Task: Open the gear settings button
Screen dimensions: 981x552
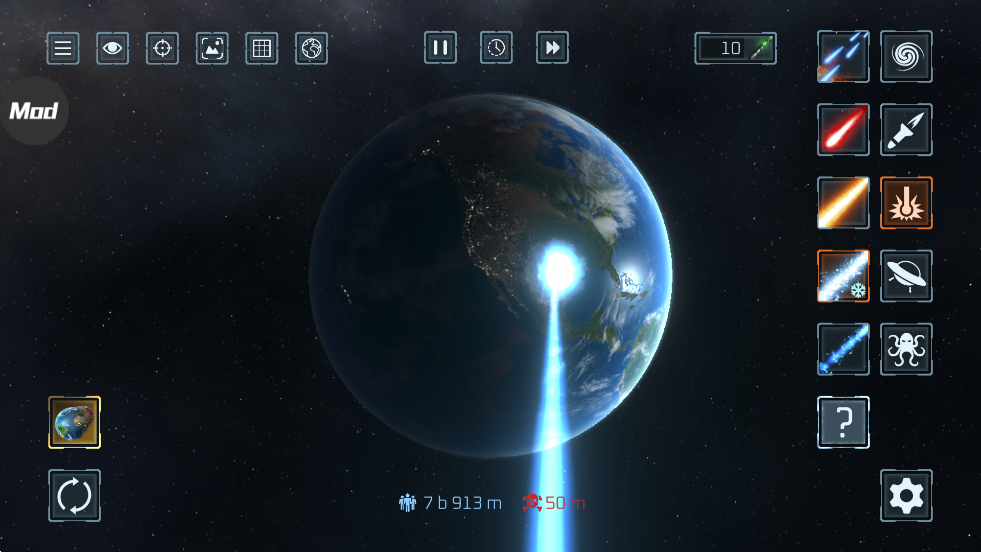Action: [906, 495]
